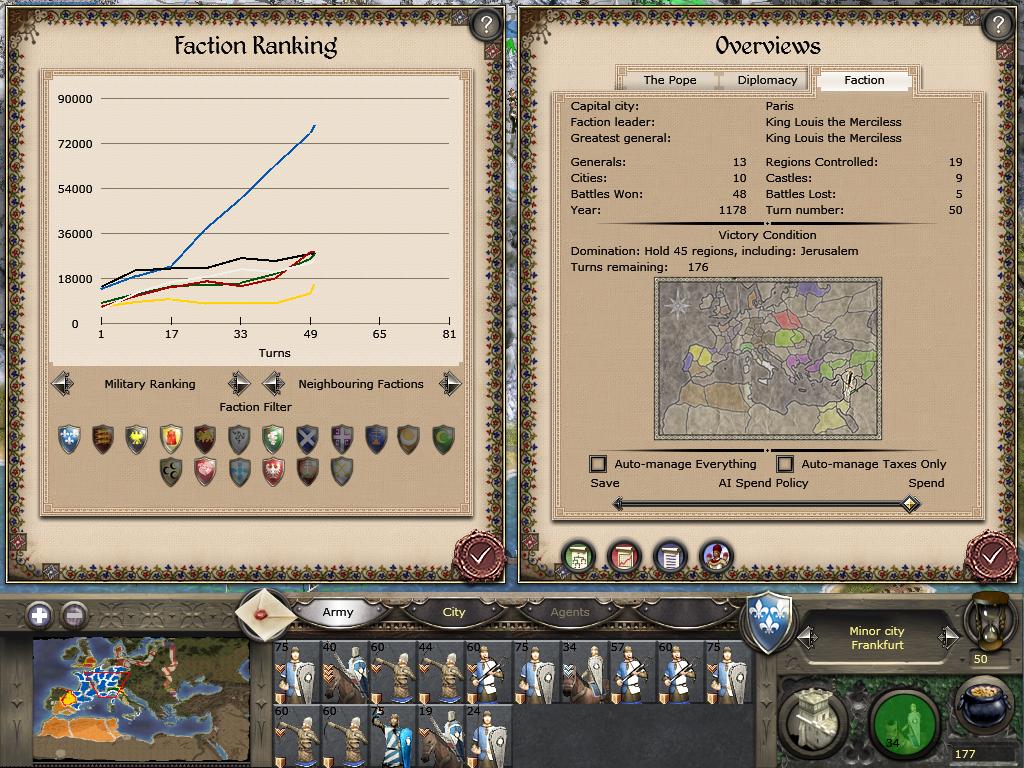Enable Auto-manage Taxes Only
This screenshot has width=1024, height=768.
click(785, 464)
